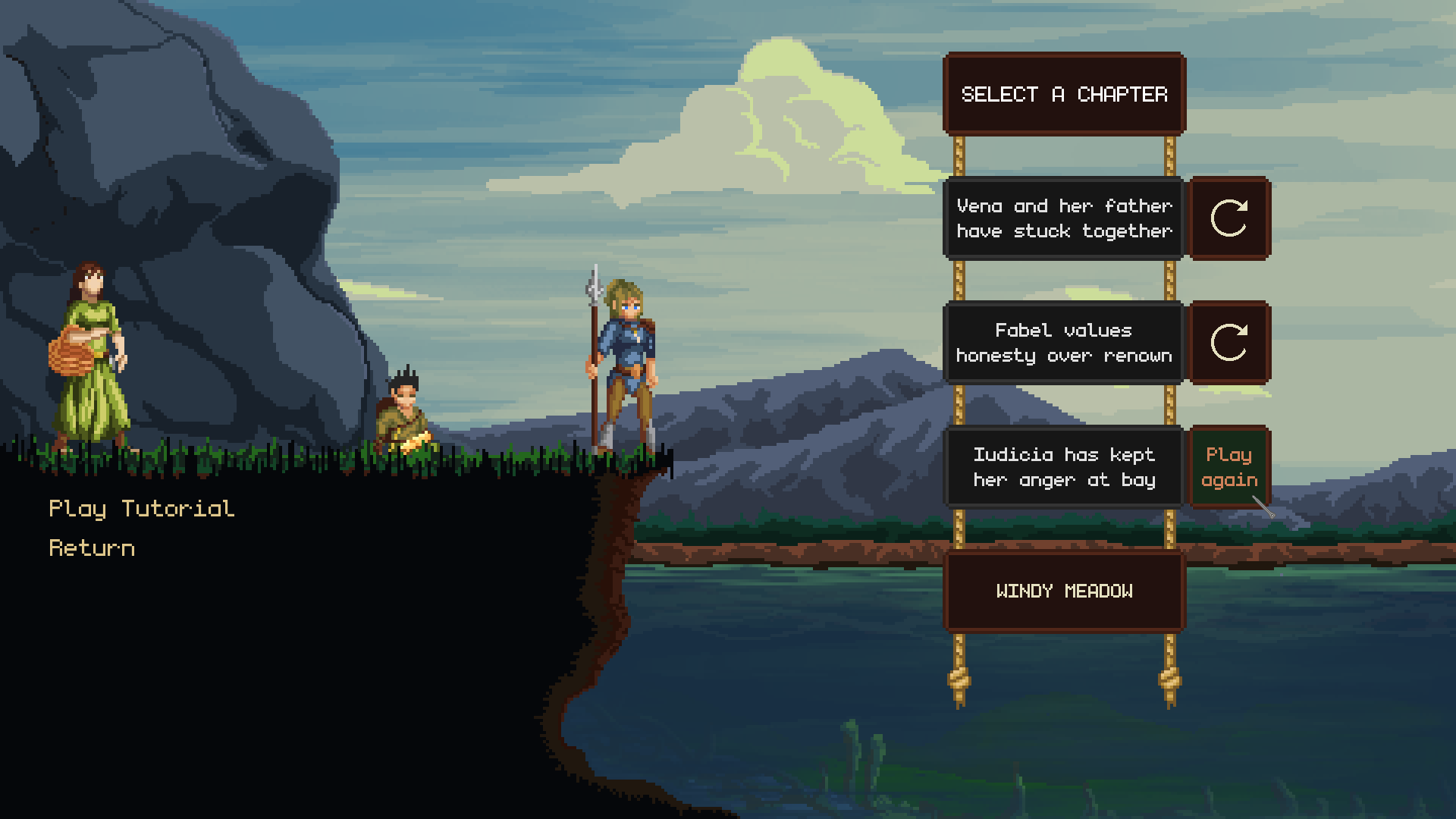Click the Play again button
This screenshot has width=1456, height=819.
tap(1228, 467)
